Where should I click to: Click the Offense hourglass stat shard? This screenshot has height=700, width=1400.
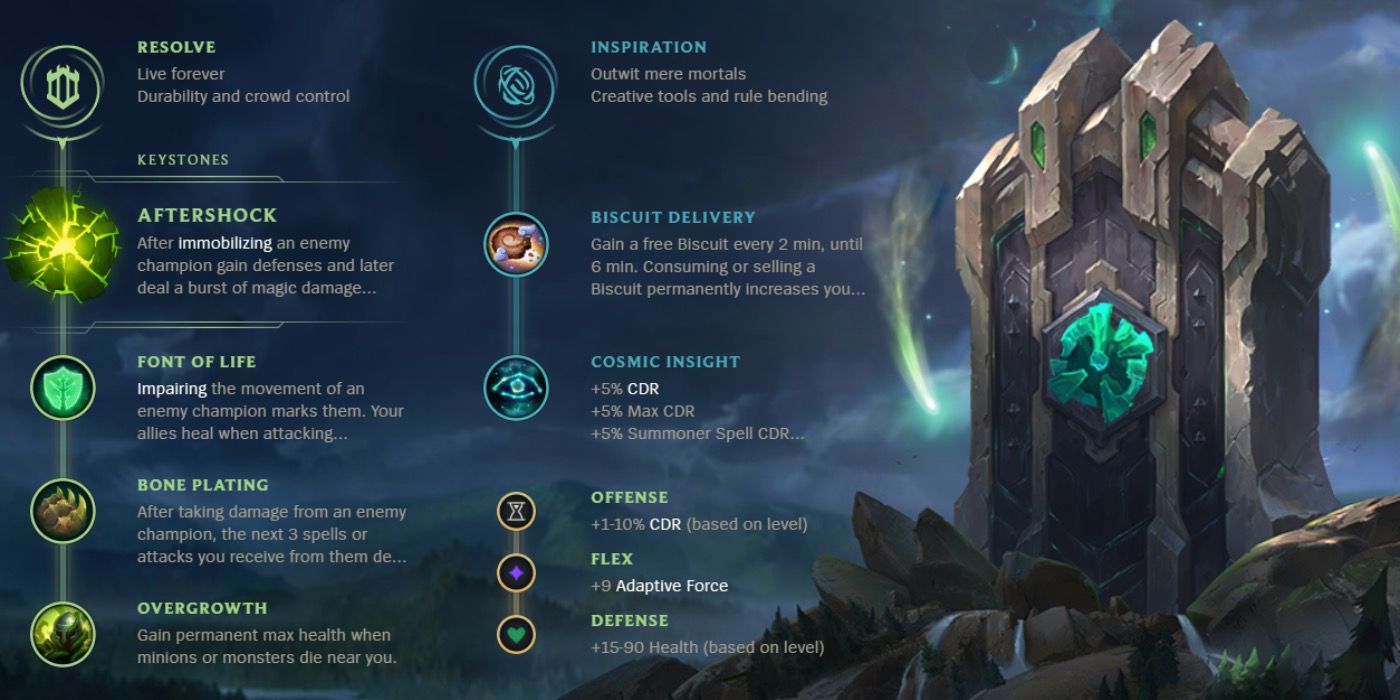click(516, 512)
